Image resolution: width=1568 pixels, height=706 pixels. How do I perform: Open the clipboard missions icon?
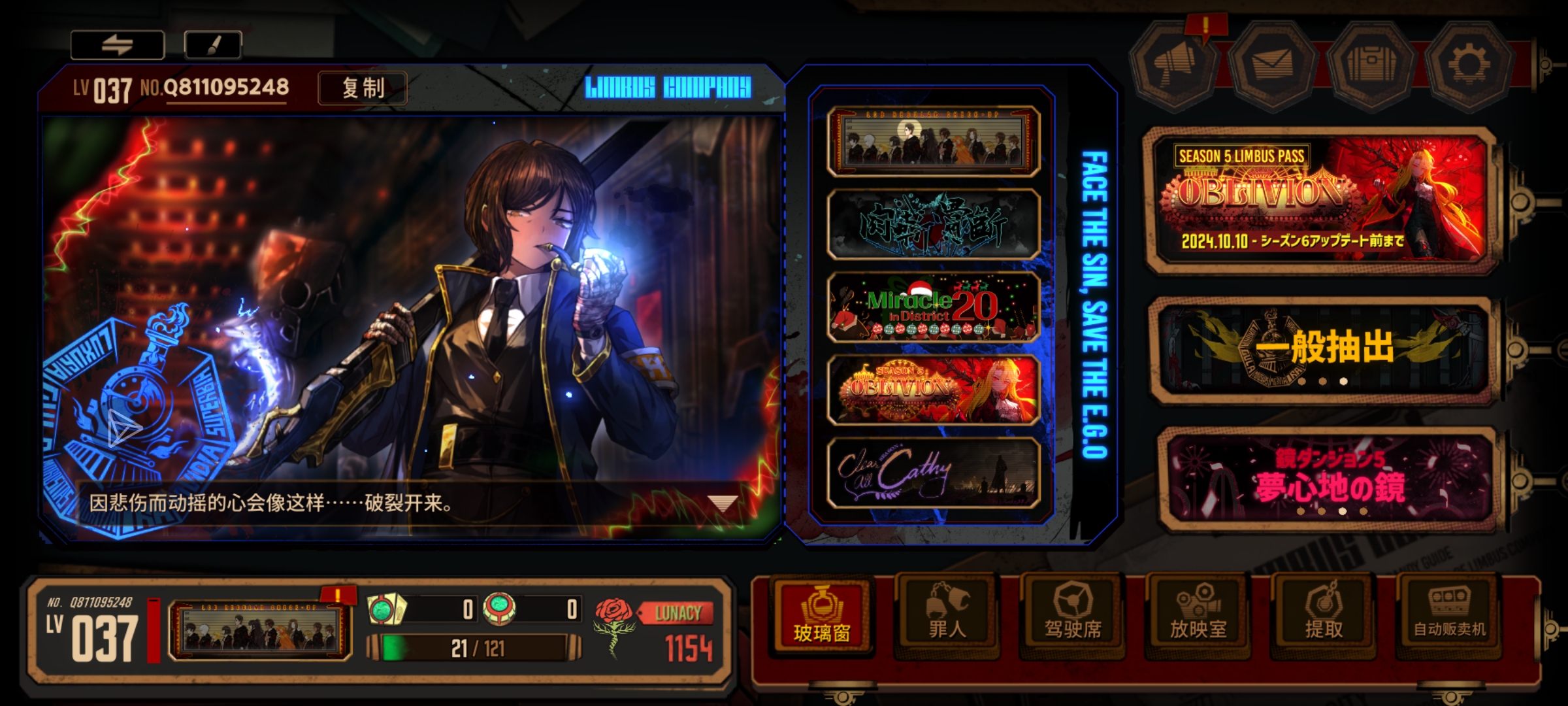point(1371,64)
